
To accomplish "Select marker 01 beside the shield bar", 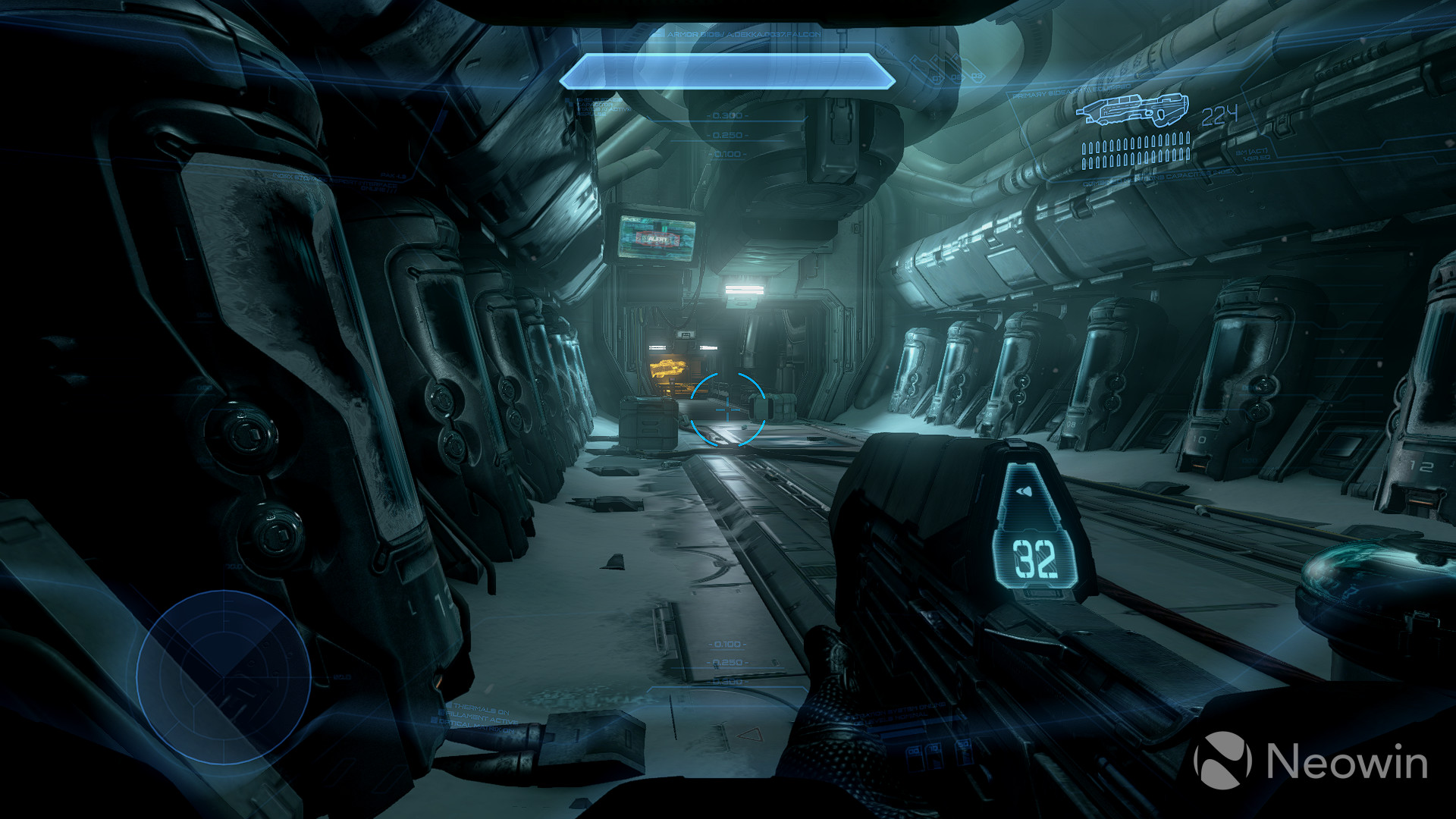I will tap(937, 77).
